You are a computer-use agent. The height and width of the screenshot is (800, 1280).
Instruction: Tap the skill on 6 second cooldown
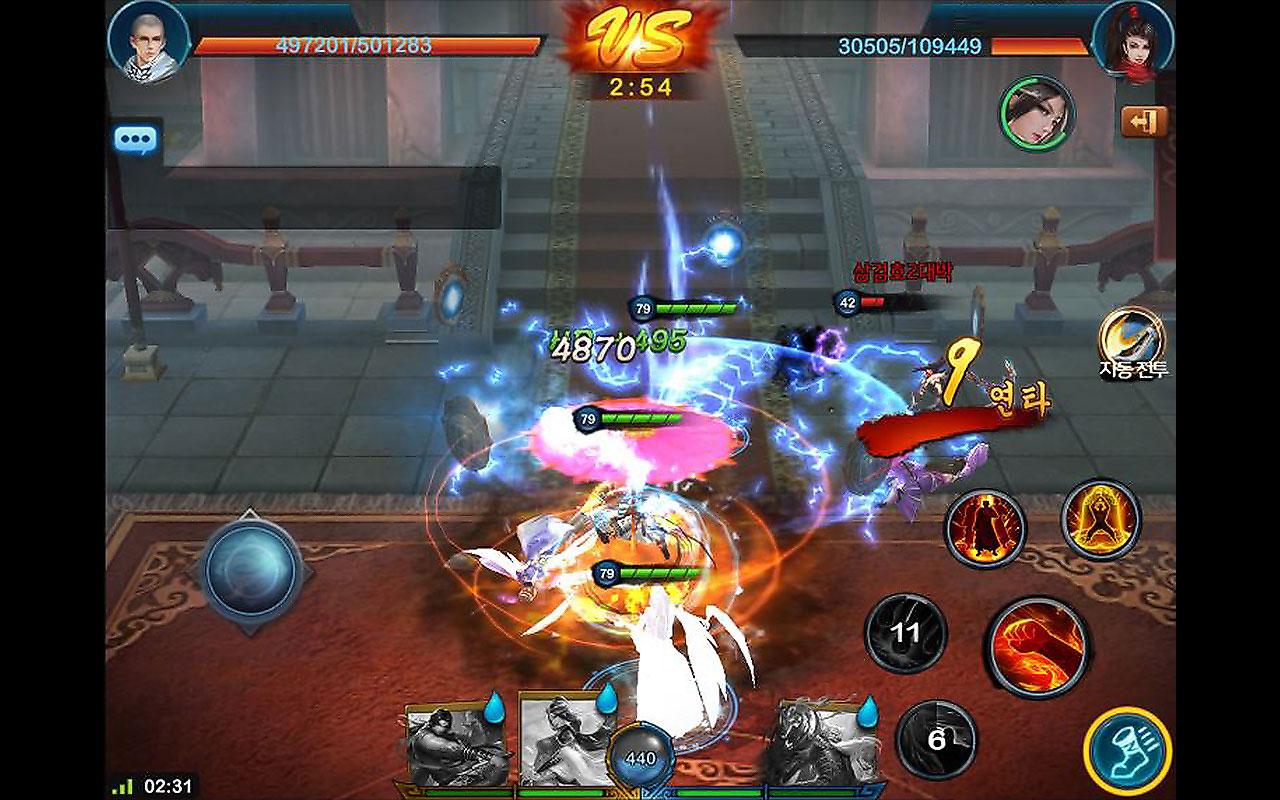pyautogui.click(x=936, y=740)
